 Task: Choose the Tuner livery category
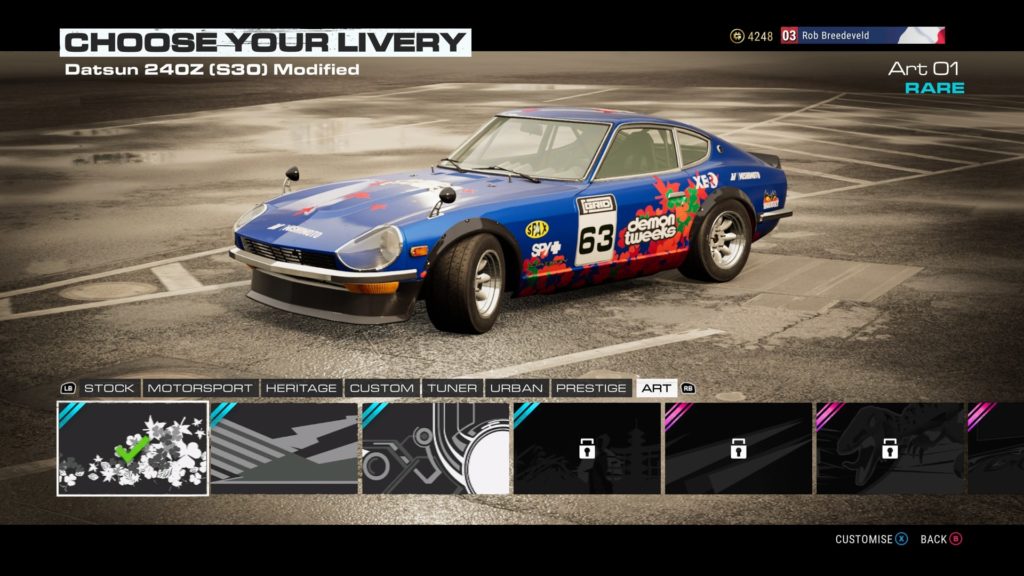(x=451, y=388)
